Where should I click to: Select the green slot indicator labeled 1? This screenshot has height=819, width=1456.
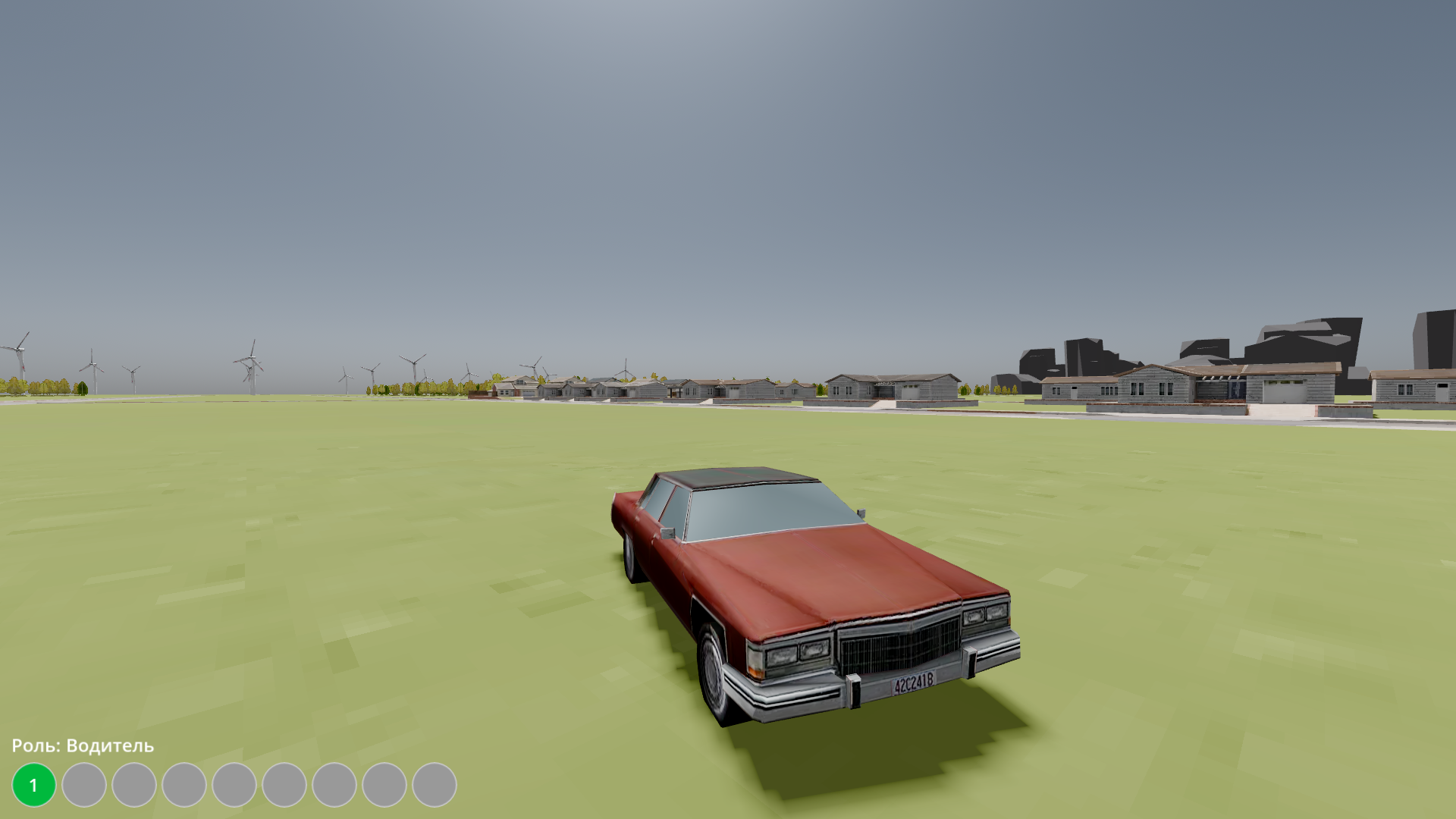click(x=34, y=784)
